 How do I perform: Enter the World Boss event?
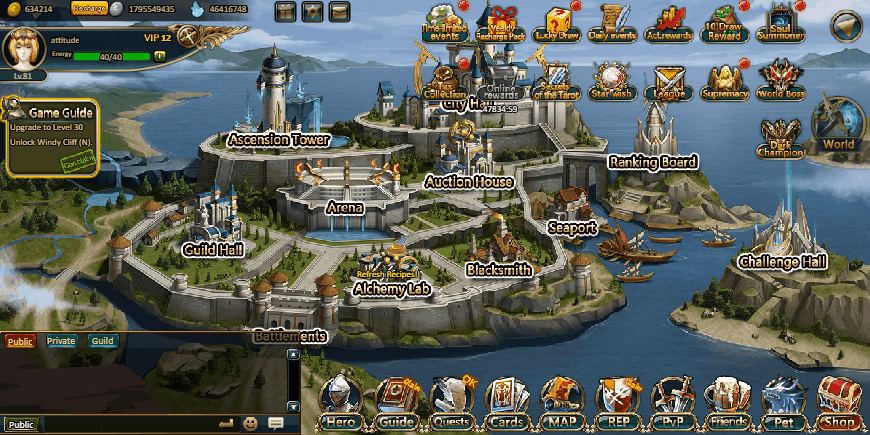(x=781, y=80)
